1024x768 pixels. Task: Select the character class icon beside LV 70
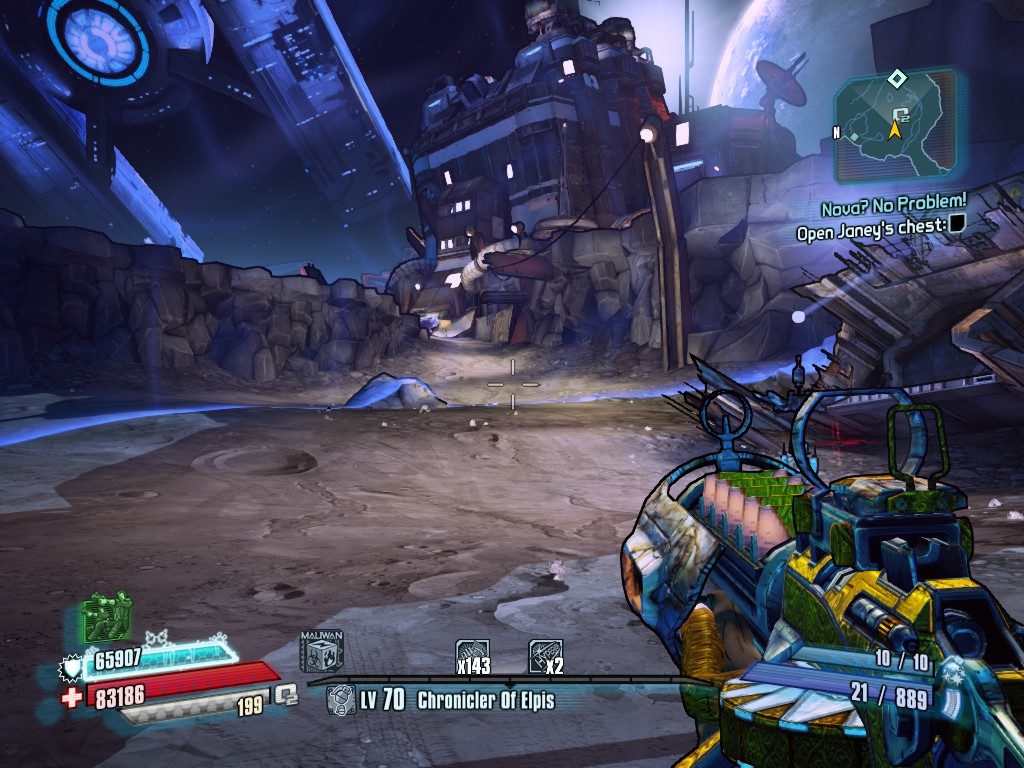coord(340,699)
